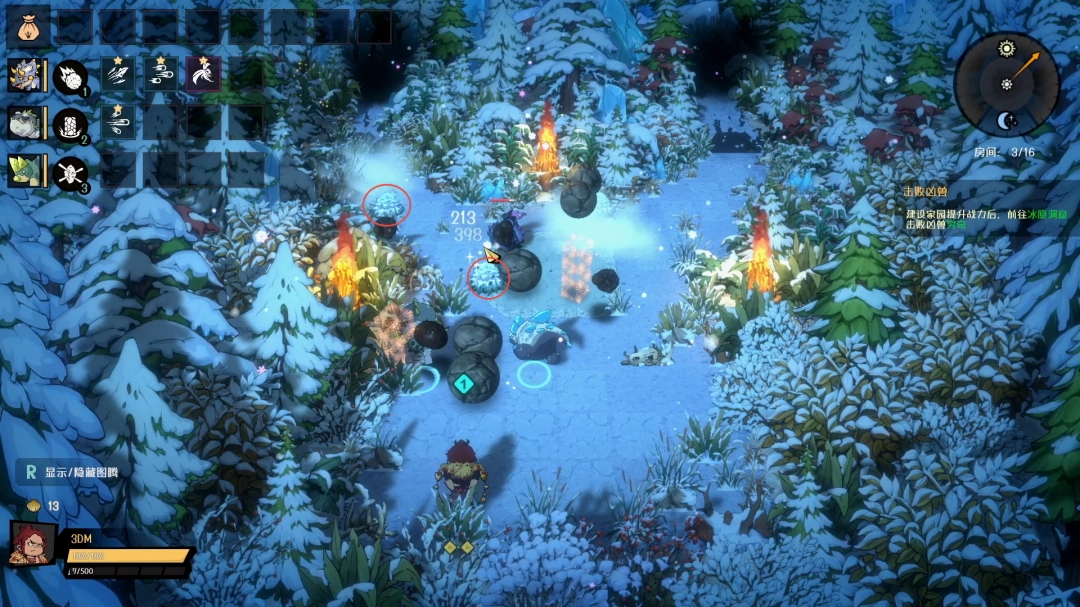The height and width of the screenshot is (607, 1080).
Task: Toggle the 显示/隐藏图腾 totem display
Action: [x=70, y=472]
